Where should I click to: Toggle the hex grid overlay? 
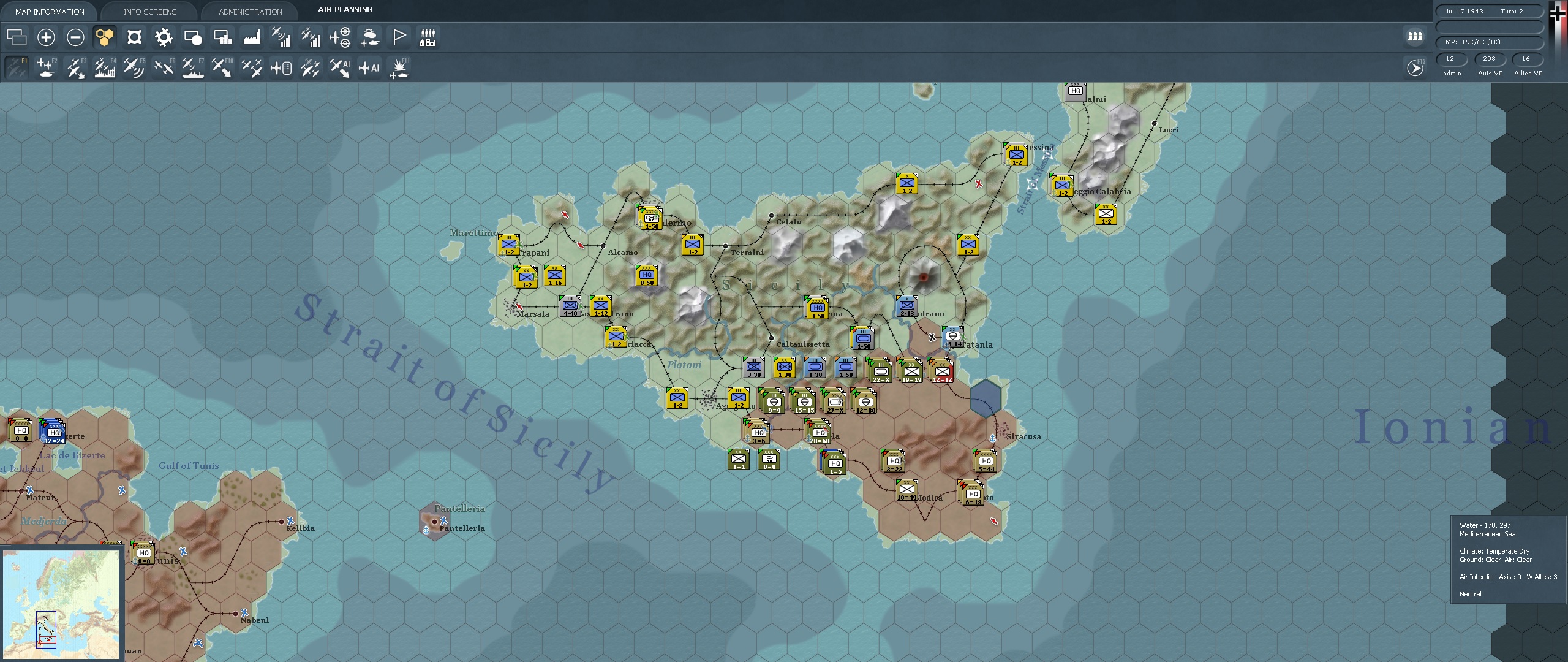[104, 37]
